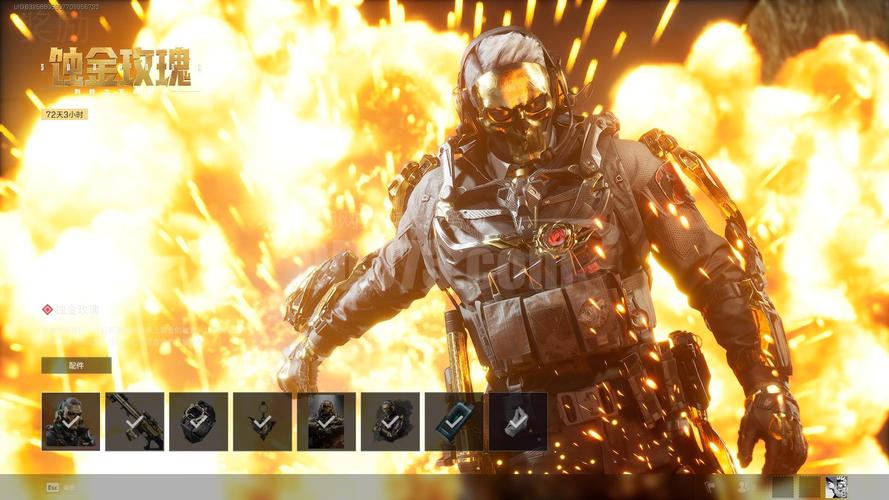This screenshot has height=500, width=889.
Task: Choose the gold sniper rifle blueprint
Action: [x=135, y=421]
